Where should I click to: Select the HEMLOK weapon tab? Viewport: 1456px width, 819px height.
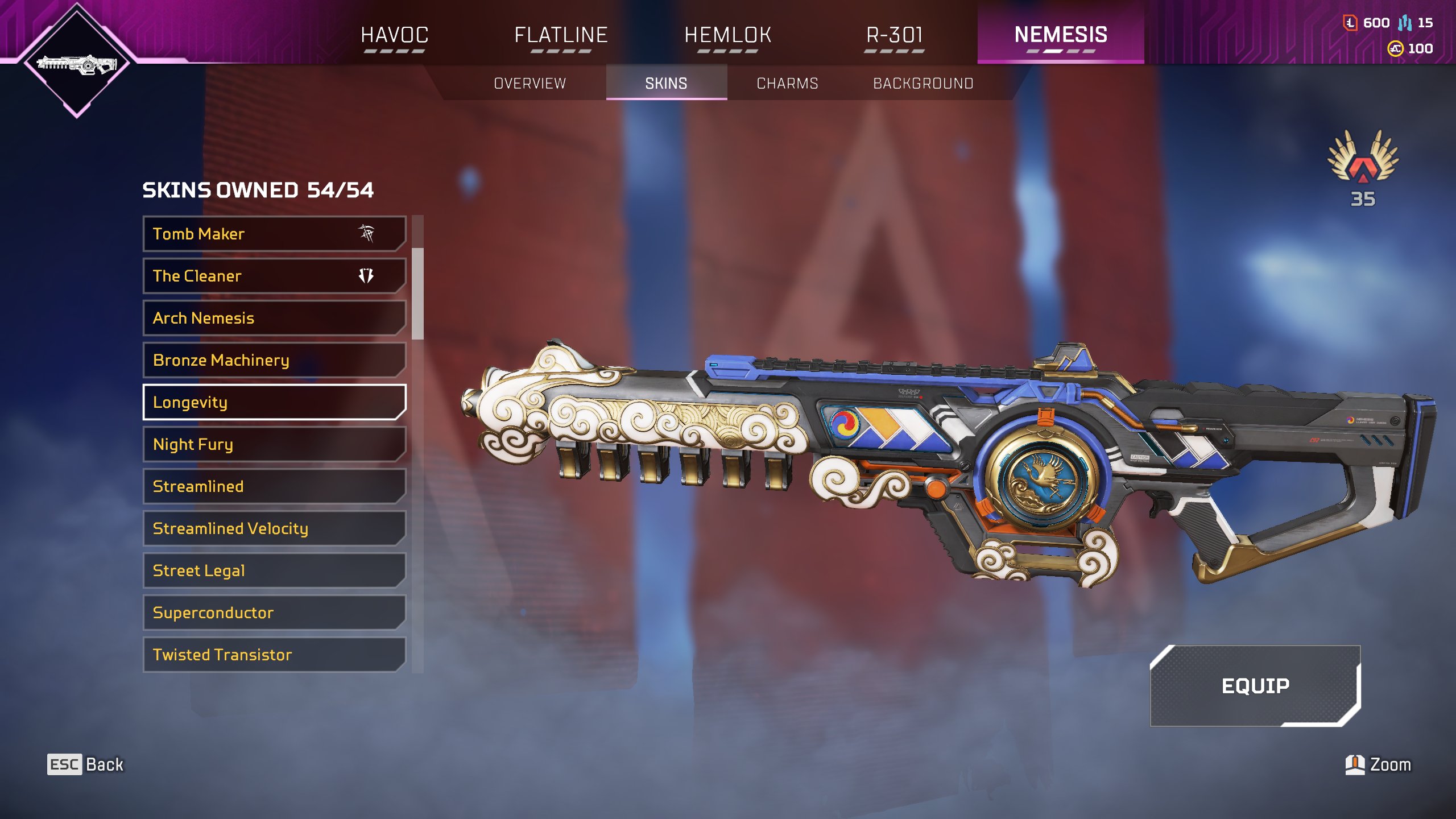(x=727, y=35)
